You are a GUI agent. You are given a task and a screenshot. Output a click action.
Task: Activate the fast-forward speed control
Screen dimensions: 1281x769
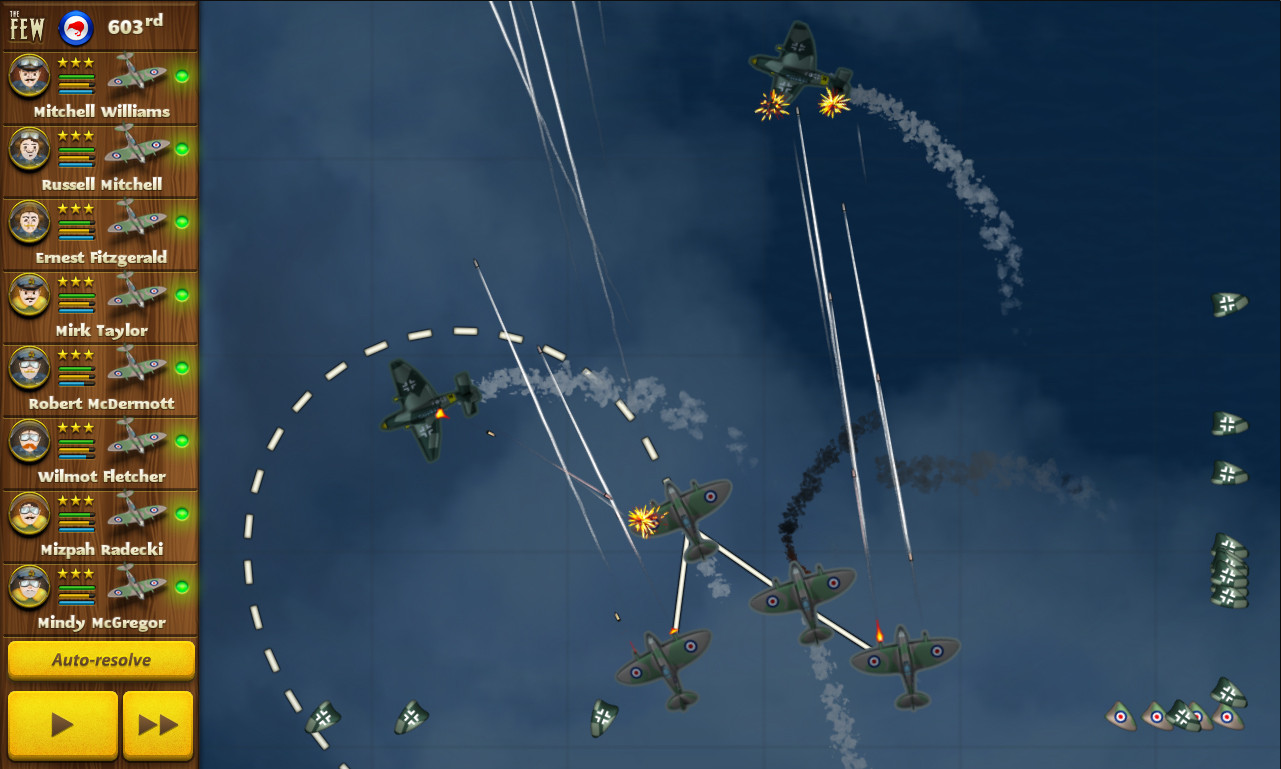pyautogui.click(x=158, y=723)
